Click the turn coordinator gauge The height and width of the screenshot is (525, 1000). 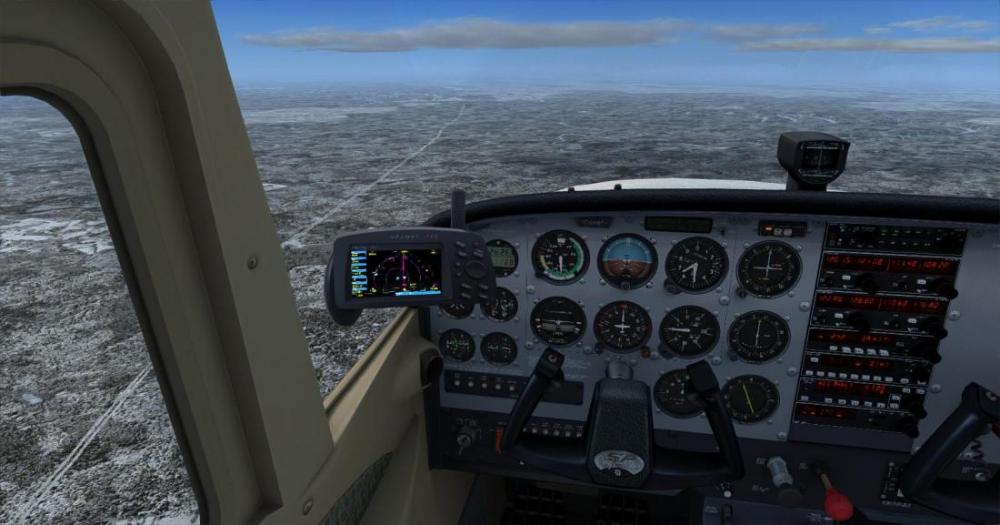pyautogui.click(x=558, y=320)
